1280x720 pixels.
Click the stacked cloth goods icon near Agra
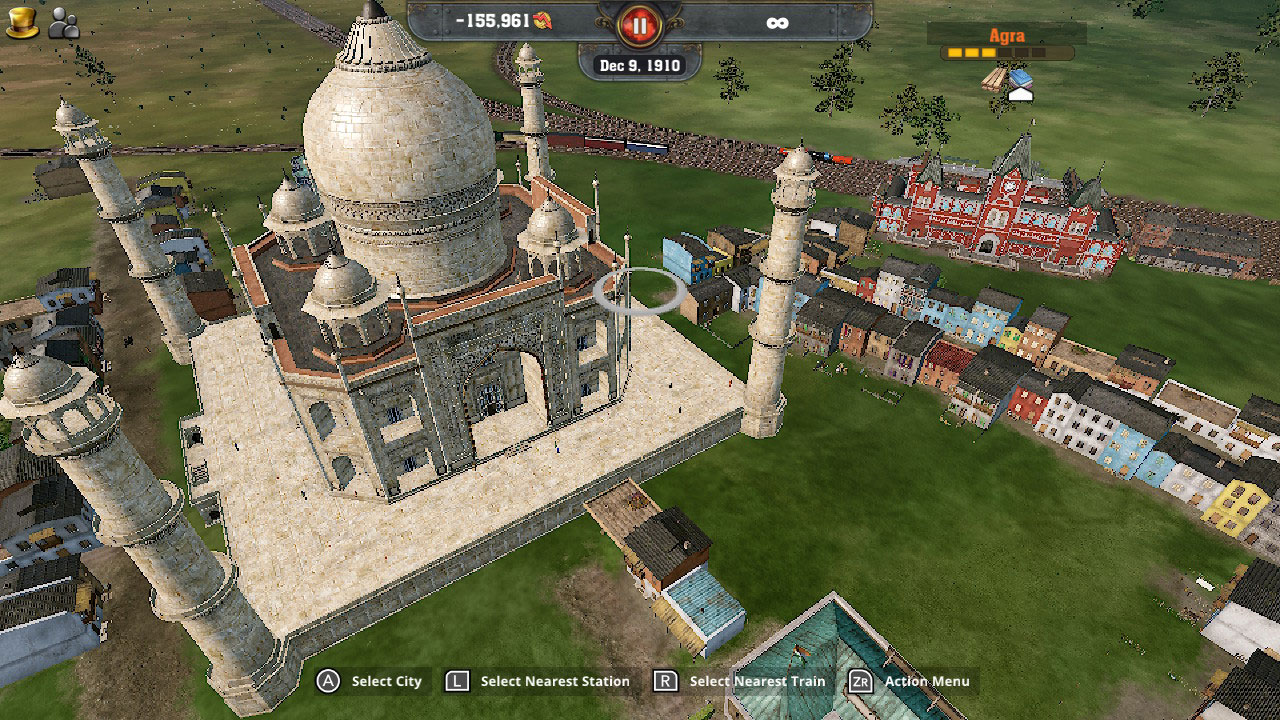[x=1021, y=78]
